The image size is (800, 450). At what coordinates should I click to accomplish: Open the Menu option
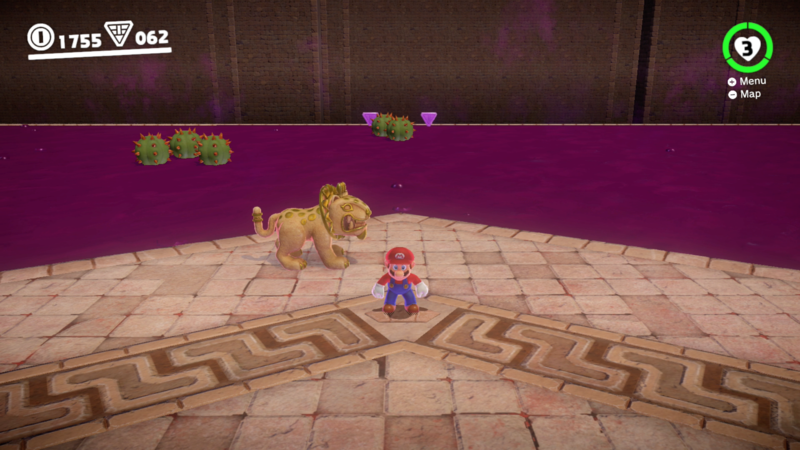tap(751, 81)
